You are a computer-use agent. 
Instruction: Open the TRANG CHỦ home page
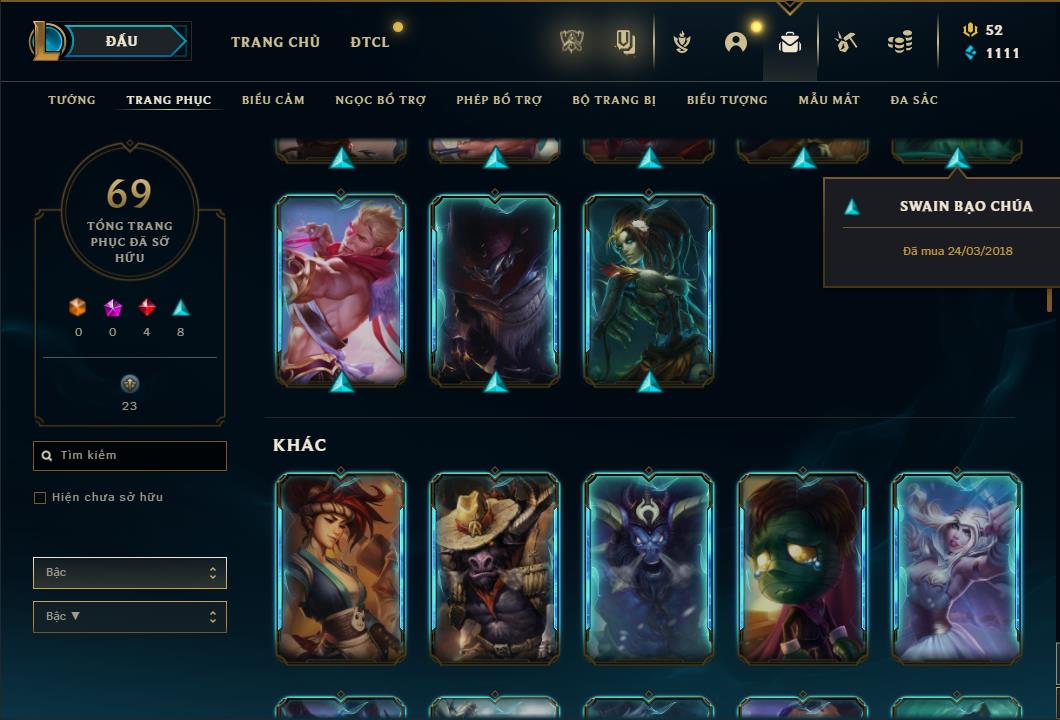pos(275,42)
